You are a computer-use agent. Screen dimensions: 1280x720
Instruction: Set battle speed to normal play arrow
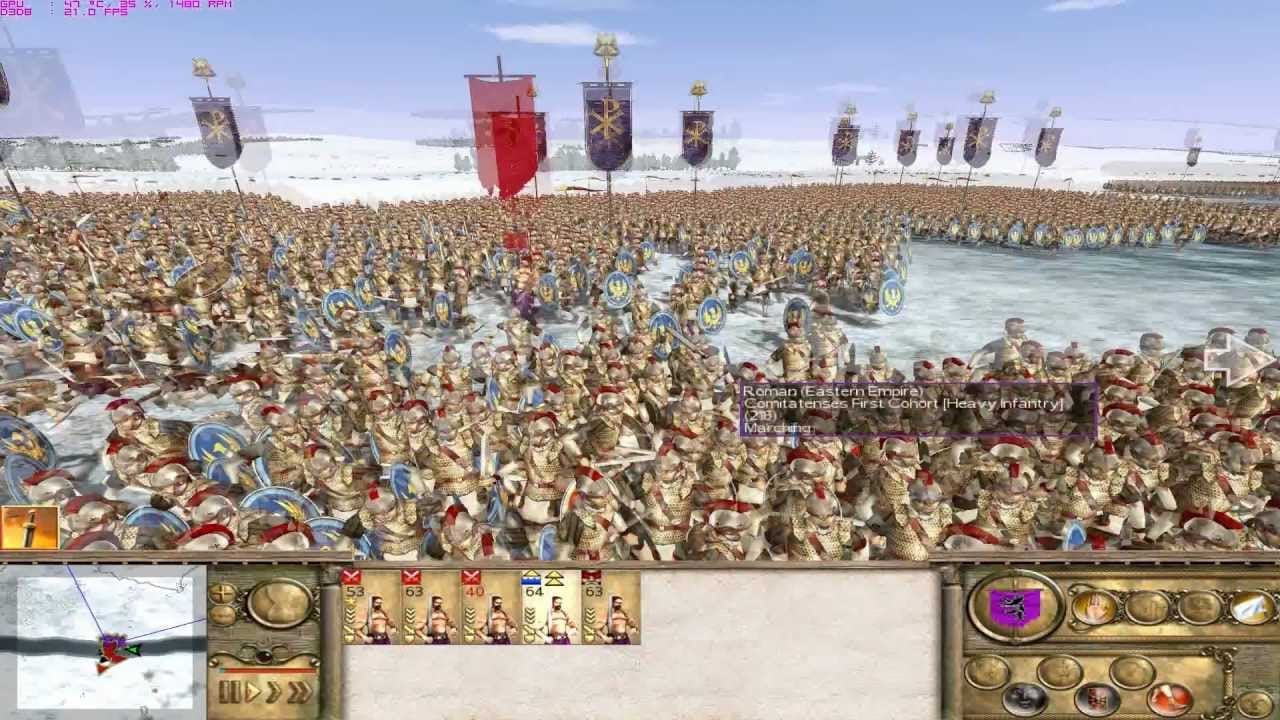click(x=253, y=691)
